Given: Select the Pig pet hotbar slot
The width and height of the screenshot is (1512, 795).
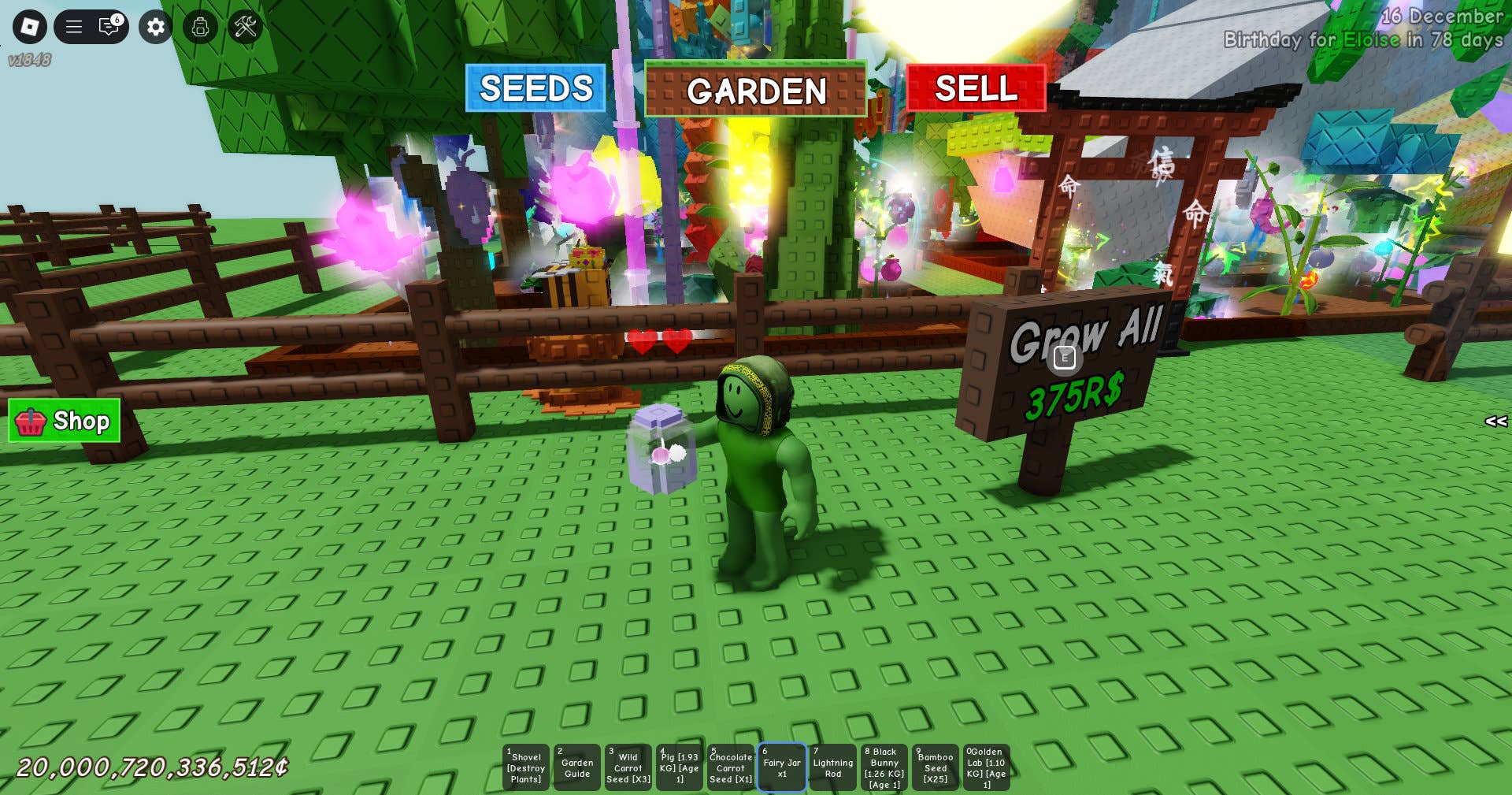Looking at the screenshot, I should tap(680, 767).
